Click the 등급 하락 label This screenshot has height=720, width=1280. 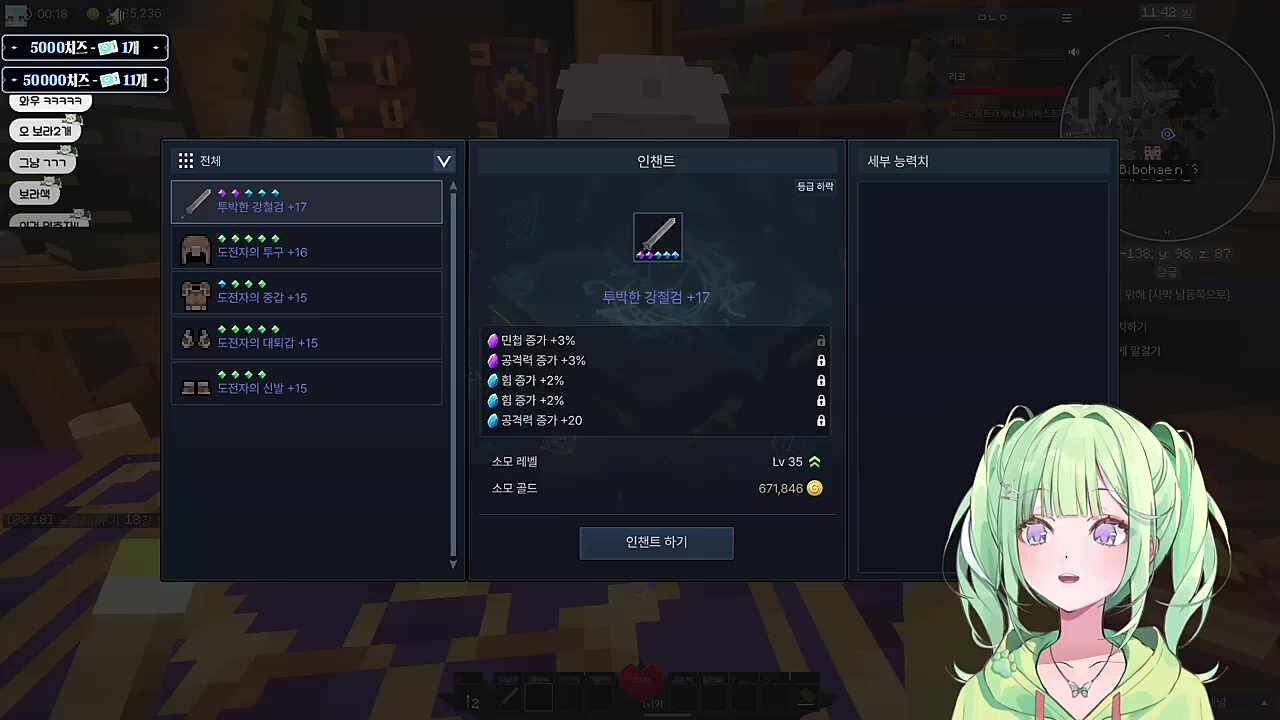click(x=814, y=186)
